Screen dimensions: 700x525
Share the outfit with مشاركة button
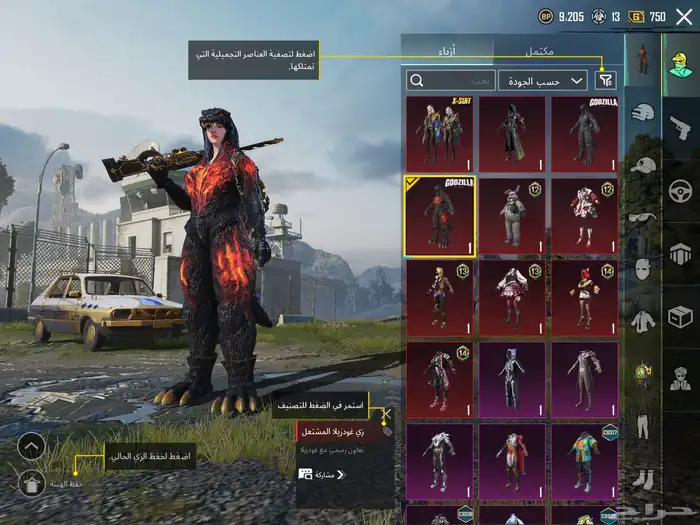click(322, 474)
